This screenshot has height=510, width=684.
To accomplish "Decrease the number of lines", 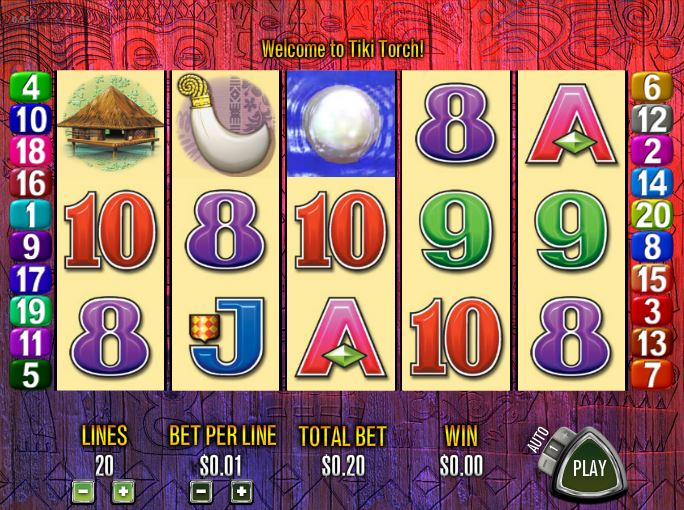I will click(x=83, y=491).
